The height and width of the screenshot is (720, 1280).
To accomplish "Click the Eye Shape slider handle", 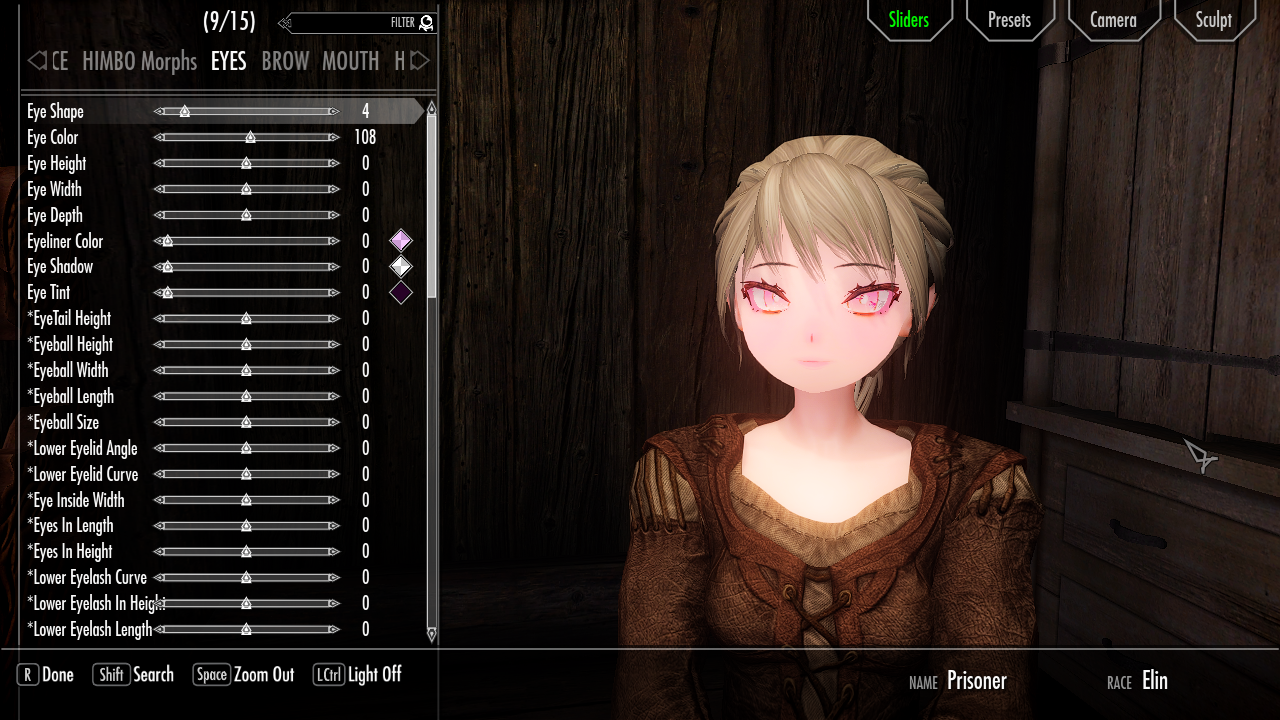I will (185, 112).
